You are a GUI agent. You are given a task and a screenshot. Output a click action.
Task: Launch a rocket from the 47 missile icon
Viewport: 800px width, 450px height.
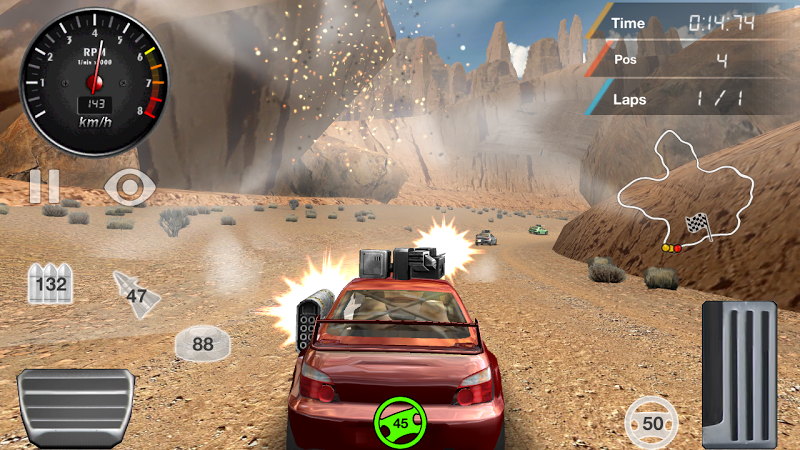click(132, 293)
